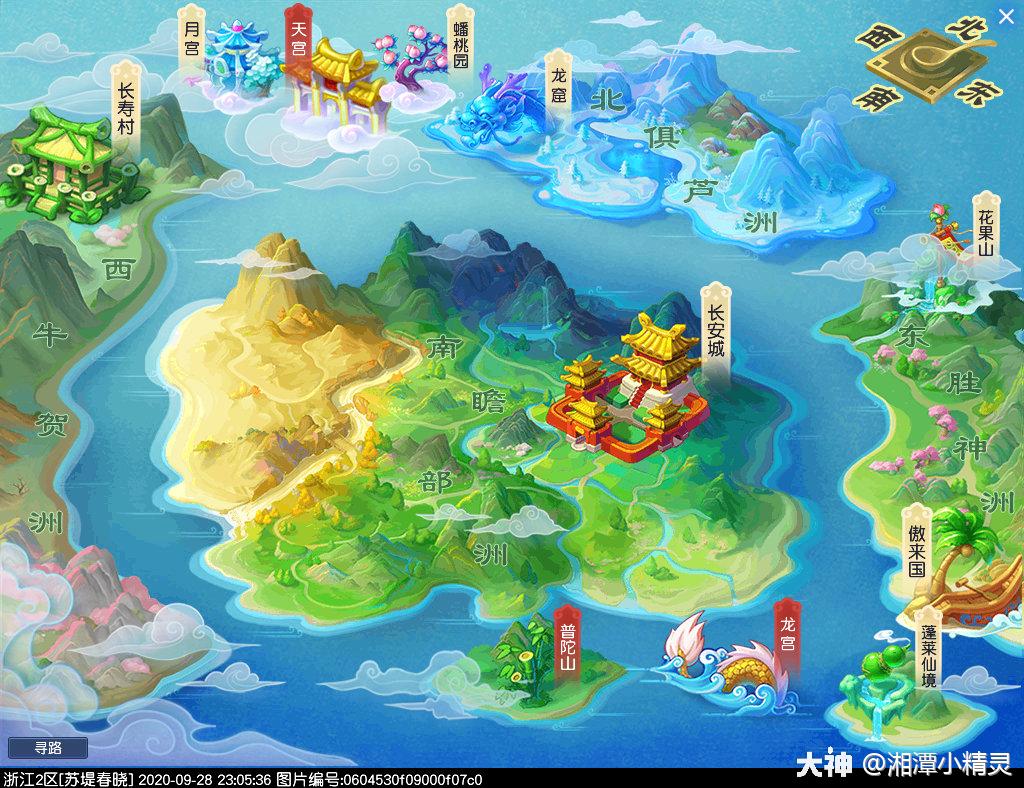Select the 花果山 map marker
Viewport: 1024px width, 788px height.
[x=985, y=224]
